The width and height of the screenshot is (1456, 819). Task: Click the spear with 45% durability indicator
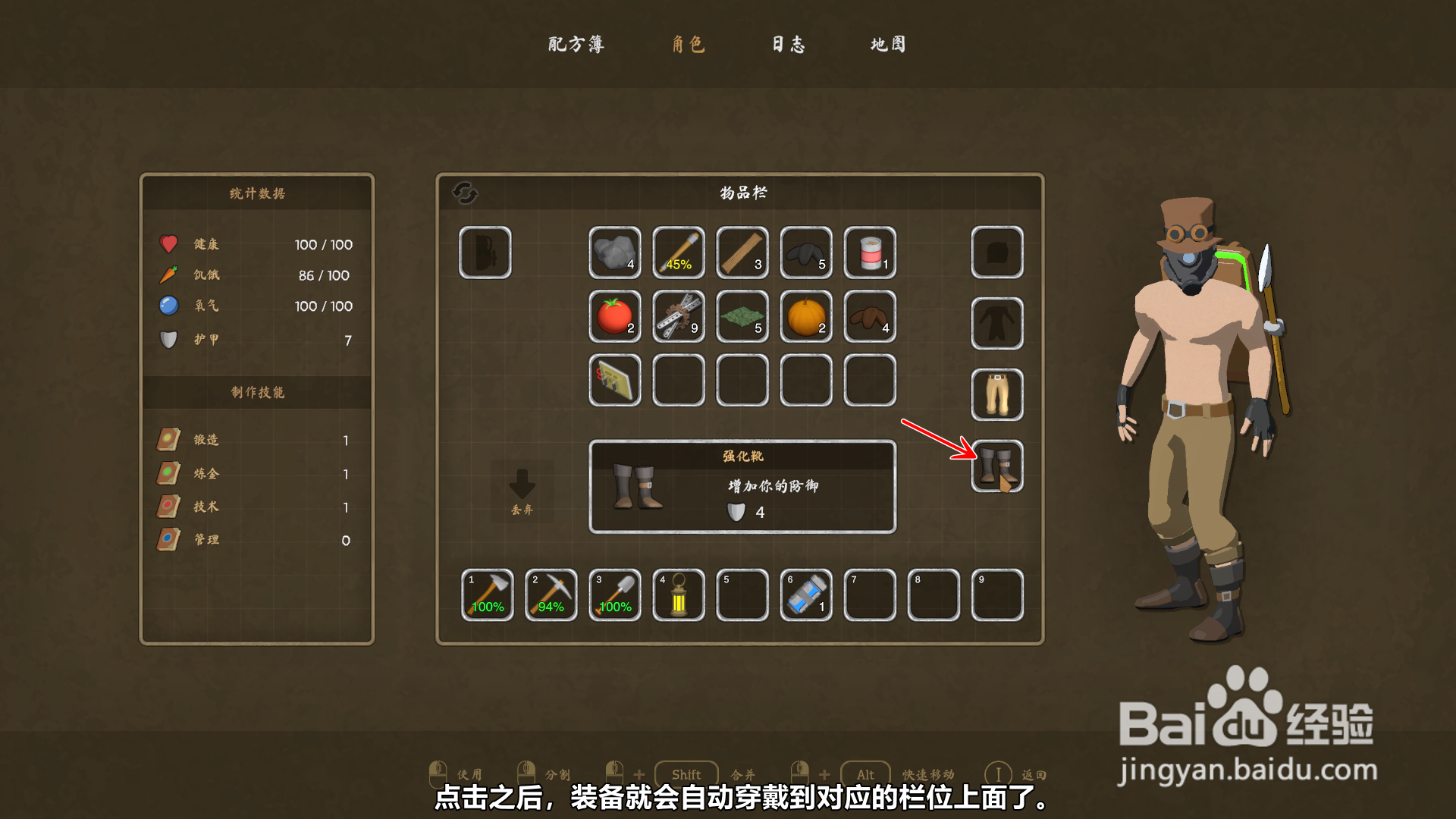(x=678, y=254)
